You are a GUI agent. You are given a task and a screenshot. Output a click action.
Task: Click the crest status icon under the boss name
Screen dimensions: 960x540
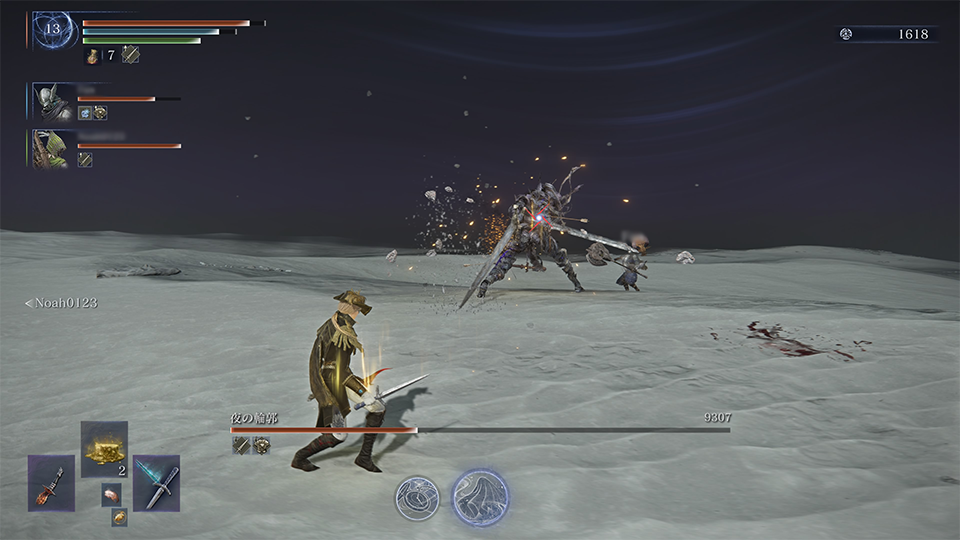[261, 445]
